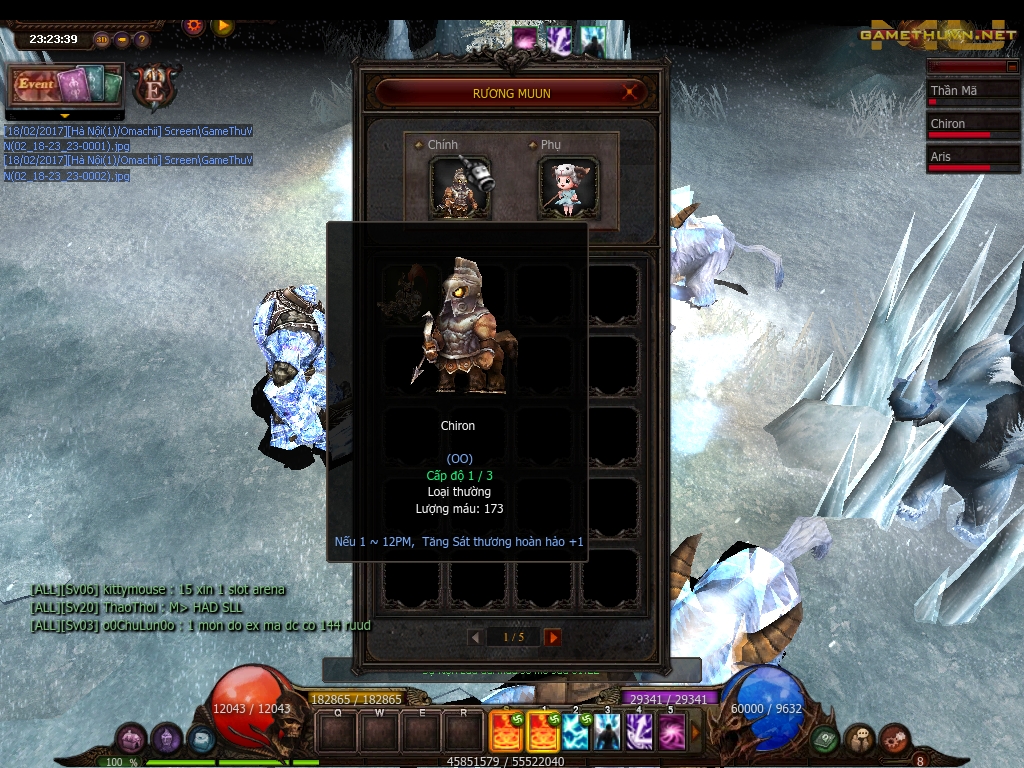Open the question mark help button
1024x768 pixels.
142,40
